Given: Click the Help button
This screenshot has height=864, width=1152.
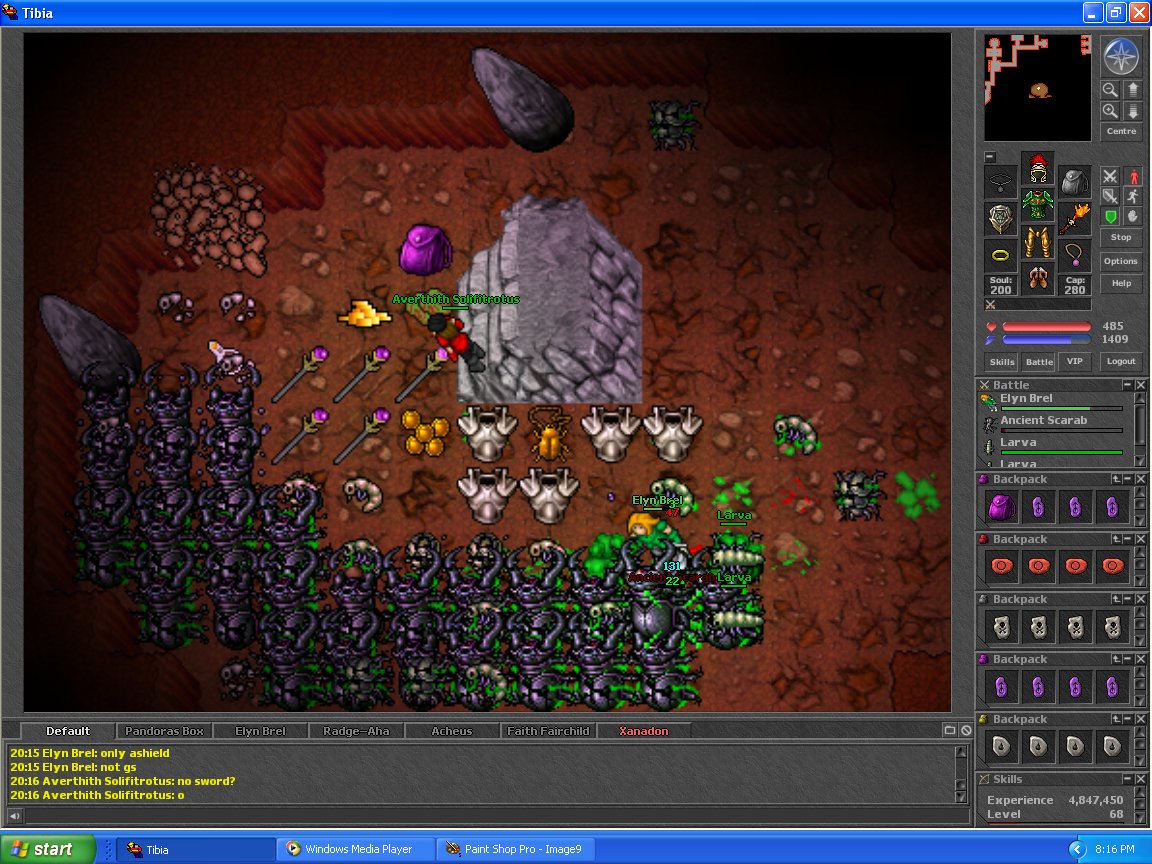Looking at the screenshot, I should [x=1121, y=284].
